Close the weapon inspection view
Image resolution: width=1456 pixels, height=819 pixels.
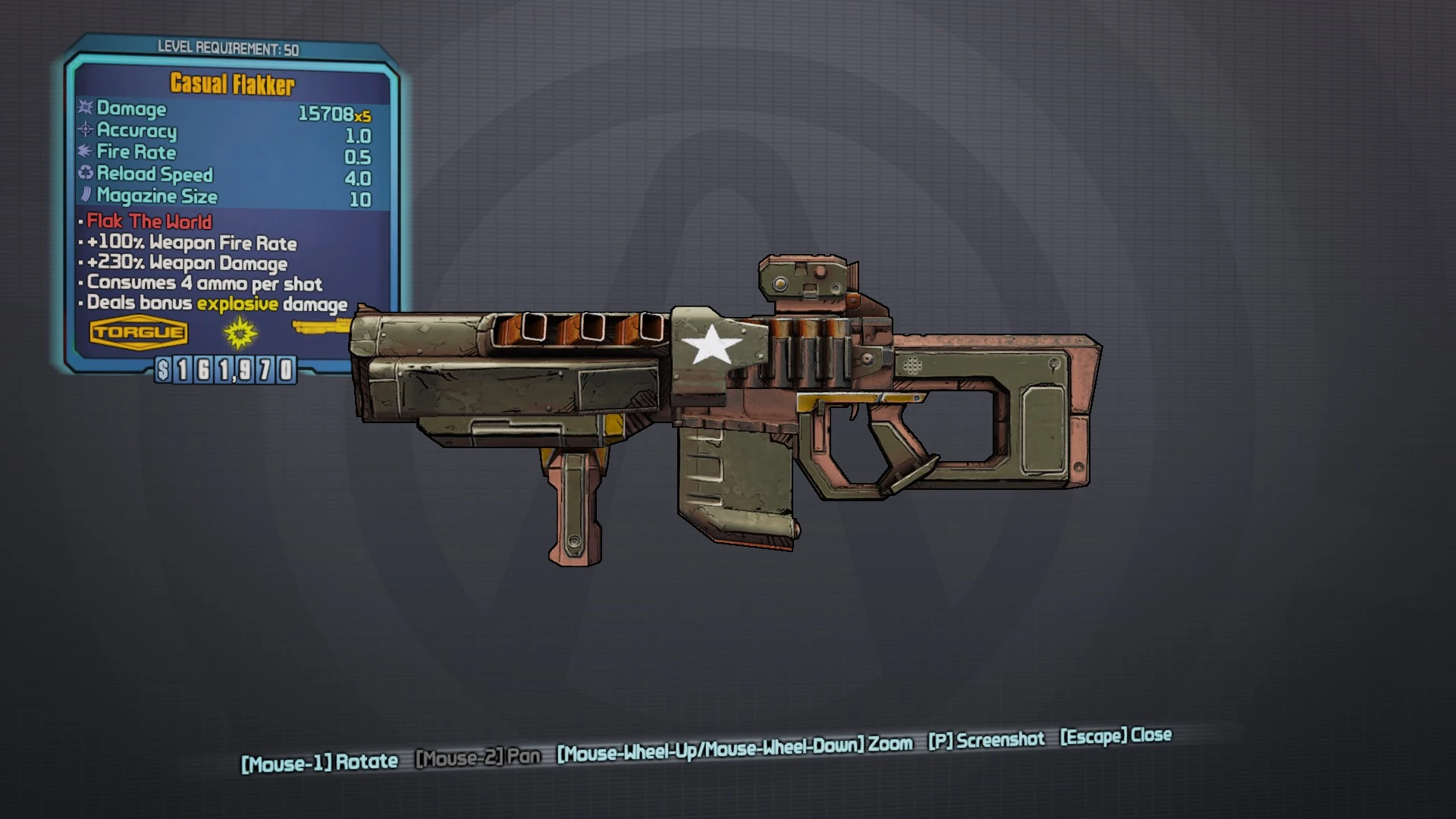(x=1116, y=736)
